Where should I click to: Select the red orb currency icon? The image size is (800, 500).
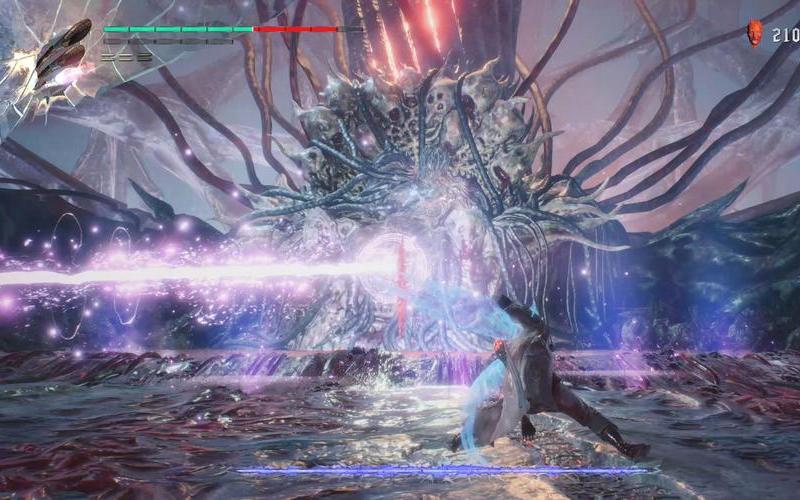click(755, 34)
